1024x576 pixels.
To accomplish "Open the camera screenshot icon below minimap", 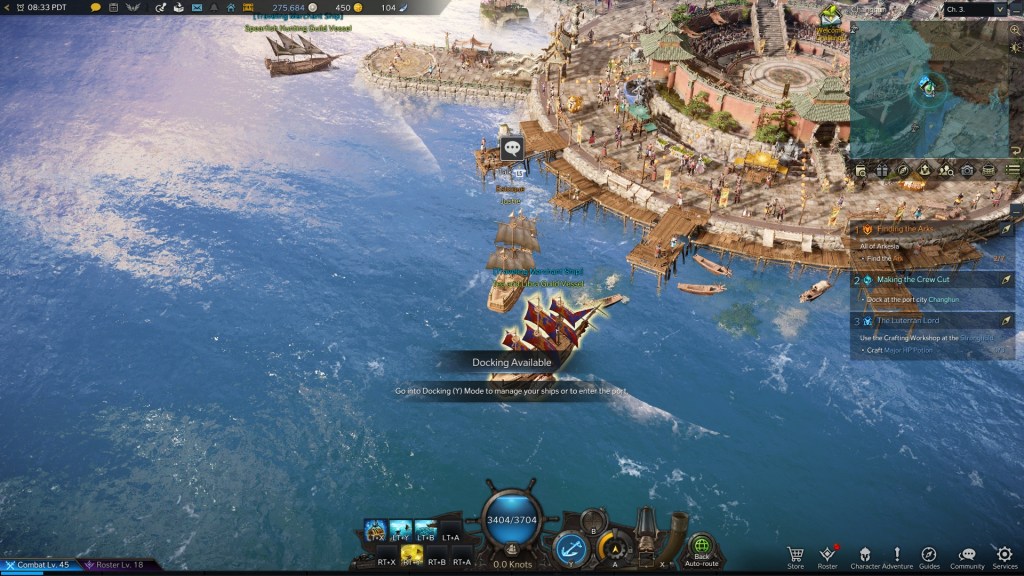I will pos(967,171).
